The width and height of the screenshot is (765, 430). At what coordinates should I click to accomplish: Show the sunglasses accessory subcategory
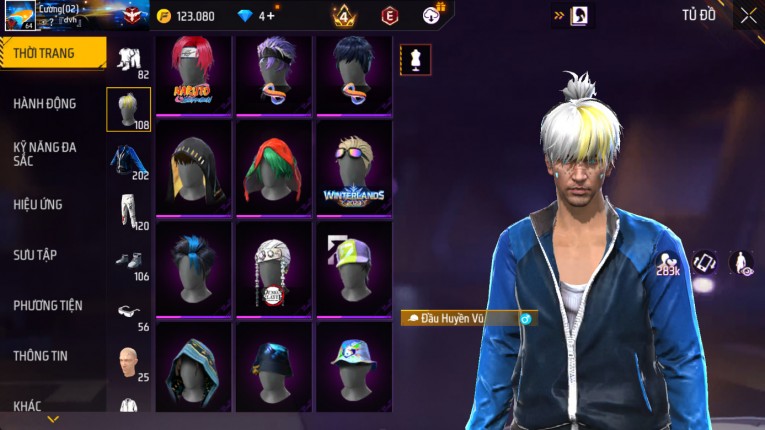pyautogui.click(x=128, y=310)
